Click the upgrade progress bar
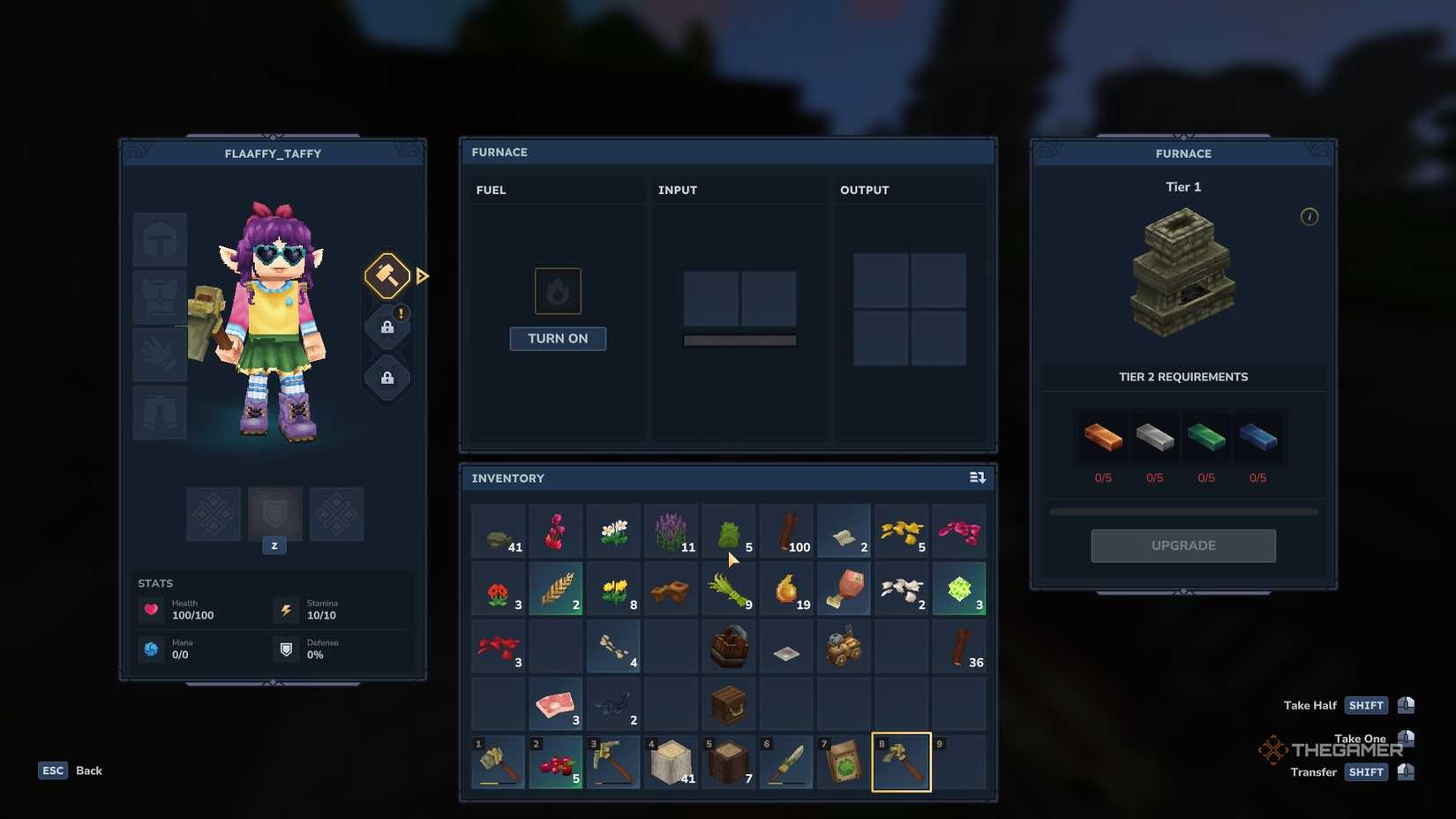 (x=1182, y=510)
